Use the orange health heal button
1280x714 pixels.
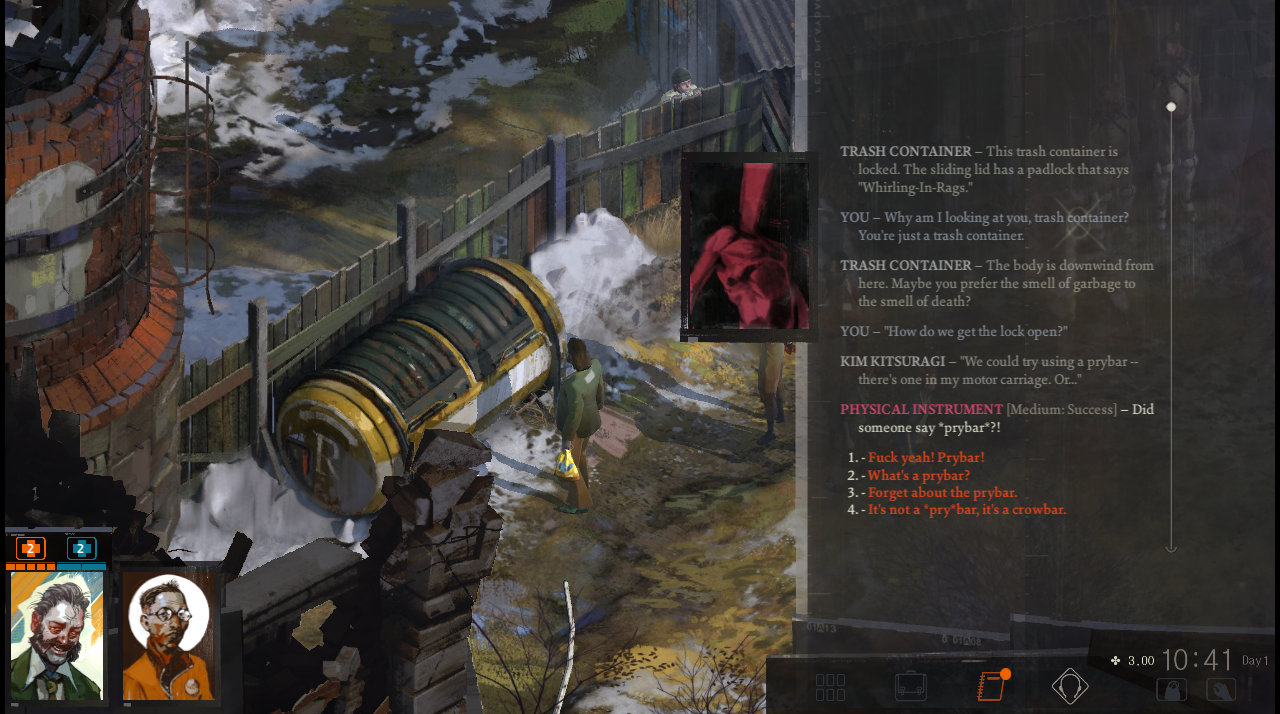(x=31, y=548)
